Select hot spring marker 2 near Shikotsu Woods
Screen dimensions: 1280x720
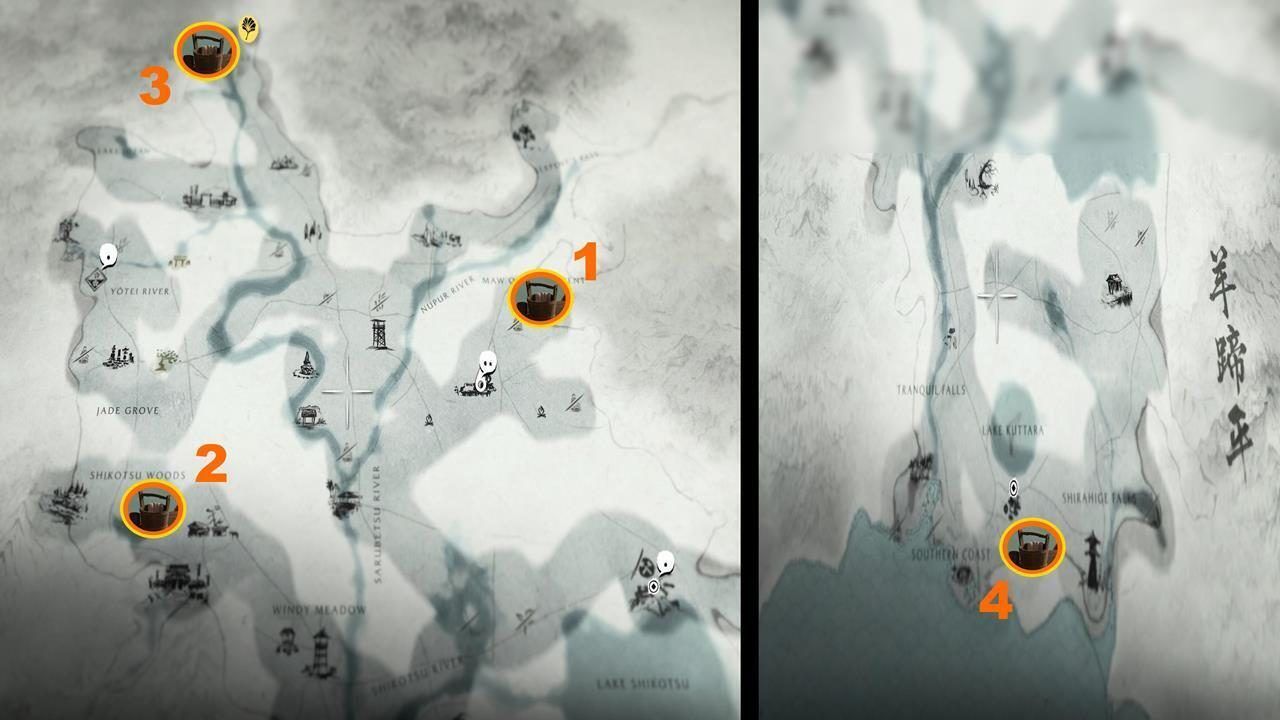[152, 509]
